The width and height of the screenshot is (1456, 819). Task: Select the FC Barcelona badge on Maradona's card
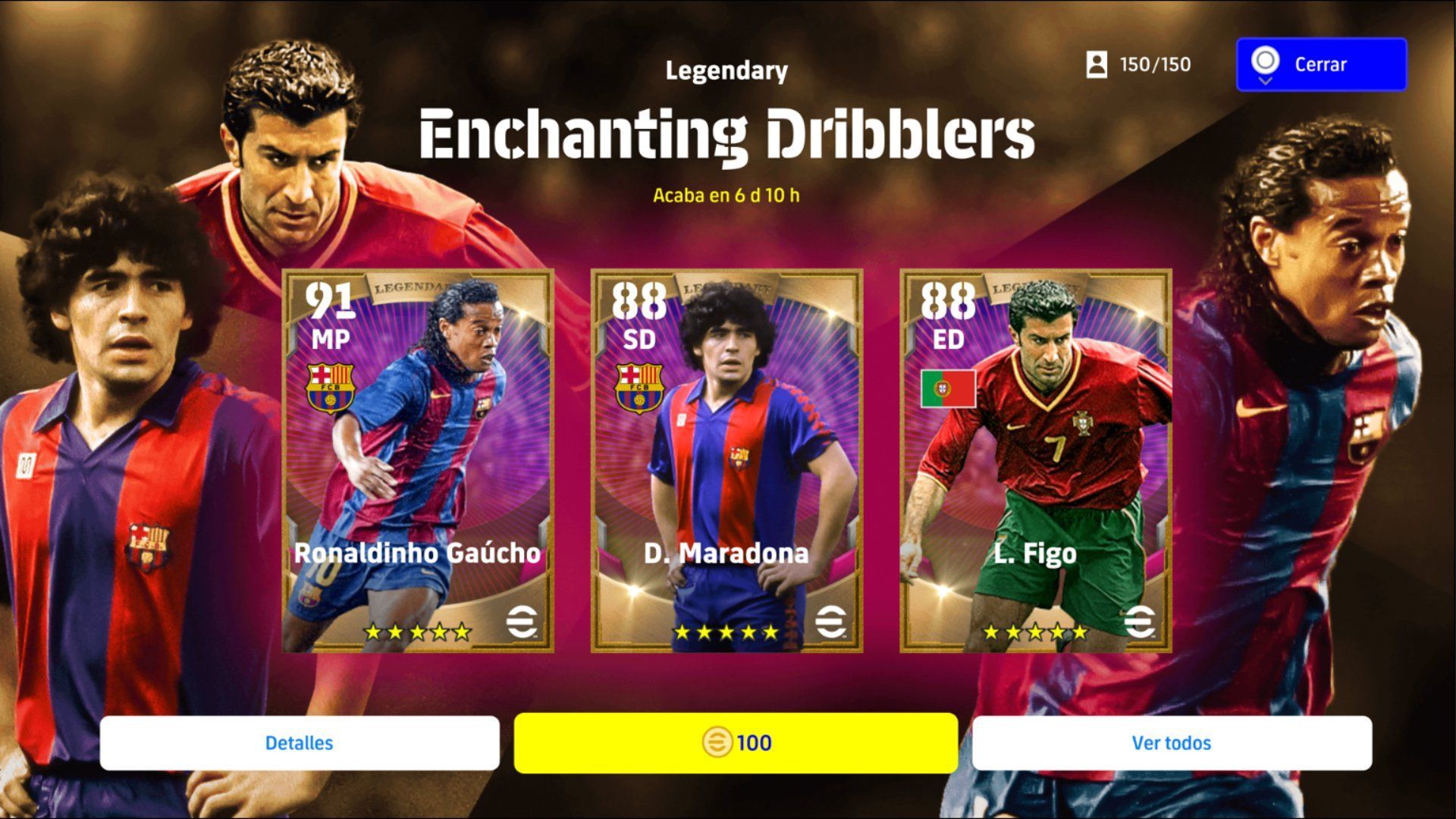tap(642, 388)
